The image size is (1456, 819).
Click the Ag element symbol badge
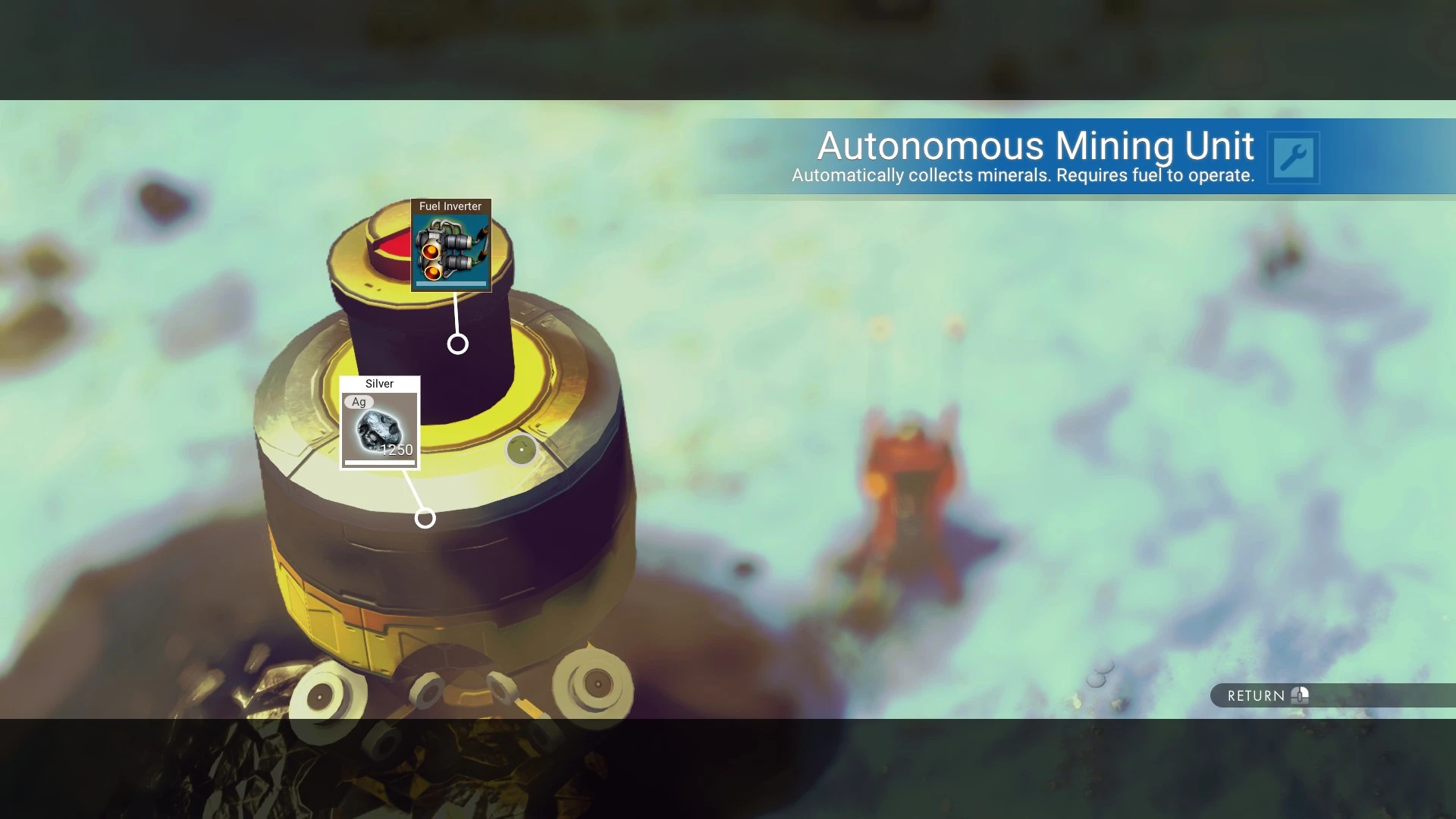[359, 402]
